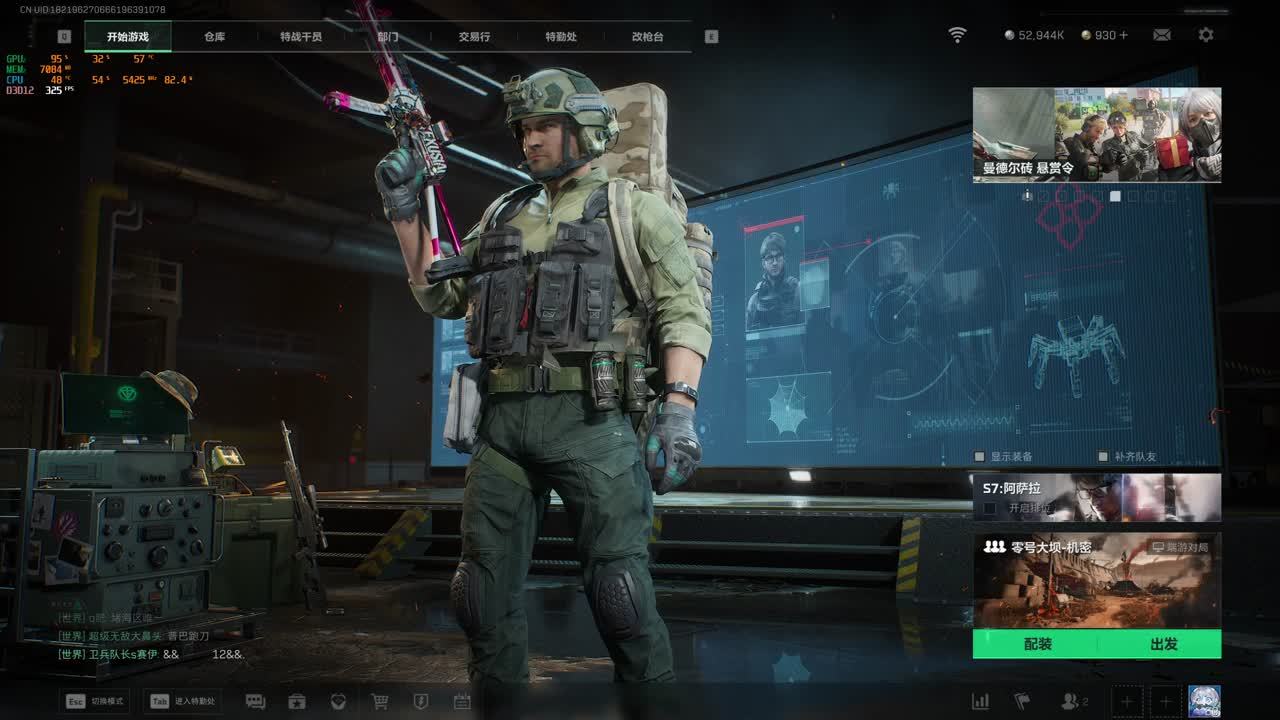This screenshot has width=1280, height=720.
Task: Click the 曼德尔砖 悬赏令 event banner
Action: (x=1096, y=134)
